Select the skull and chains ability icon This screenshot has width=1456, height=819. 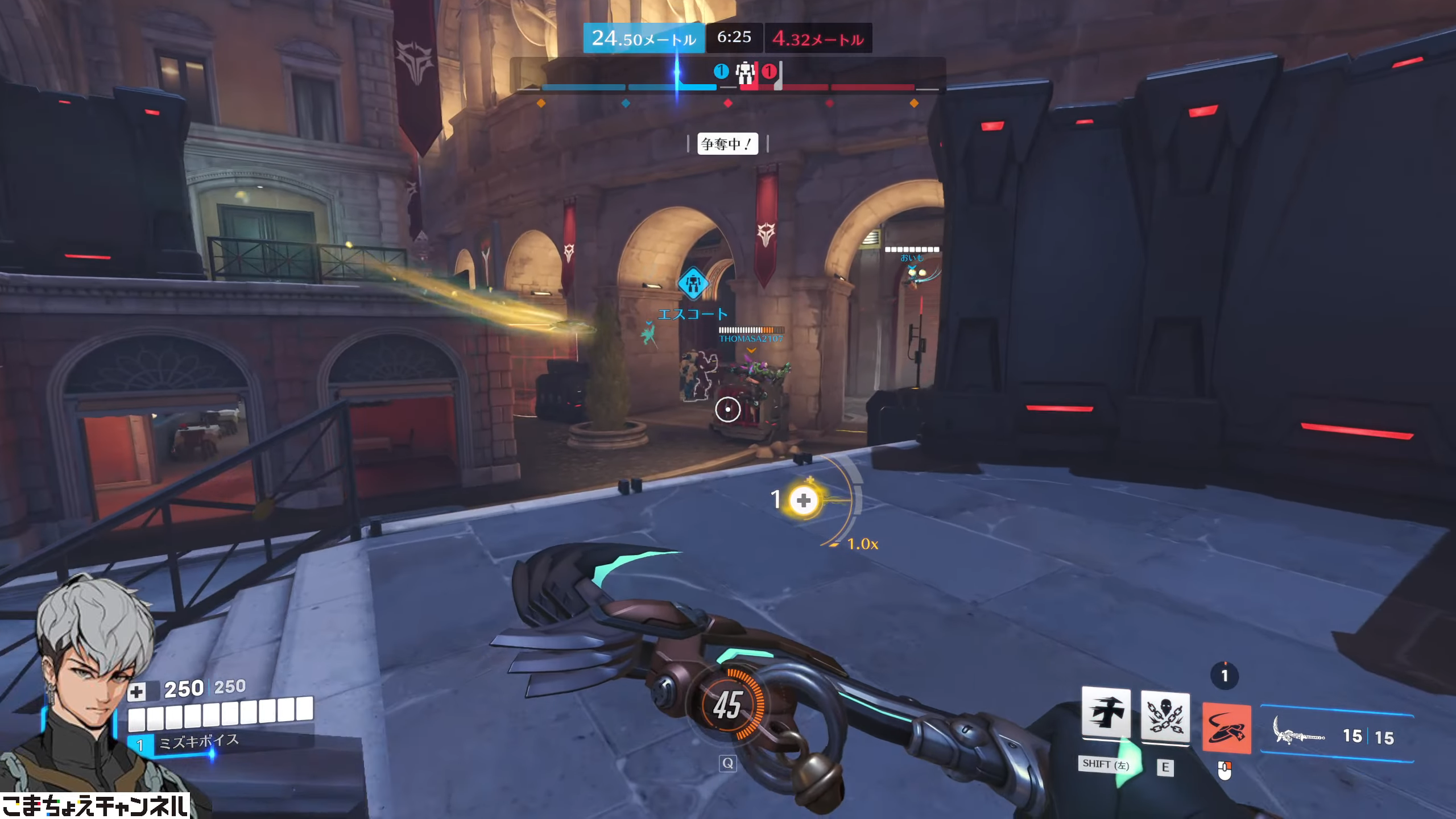point(1165,718)
